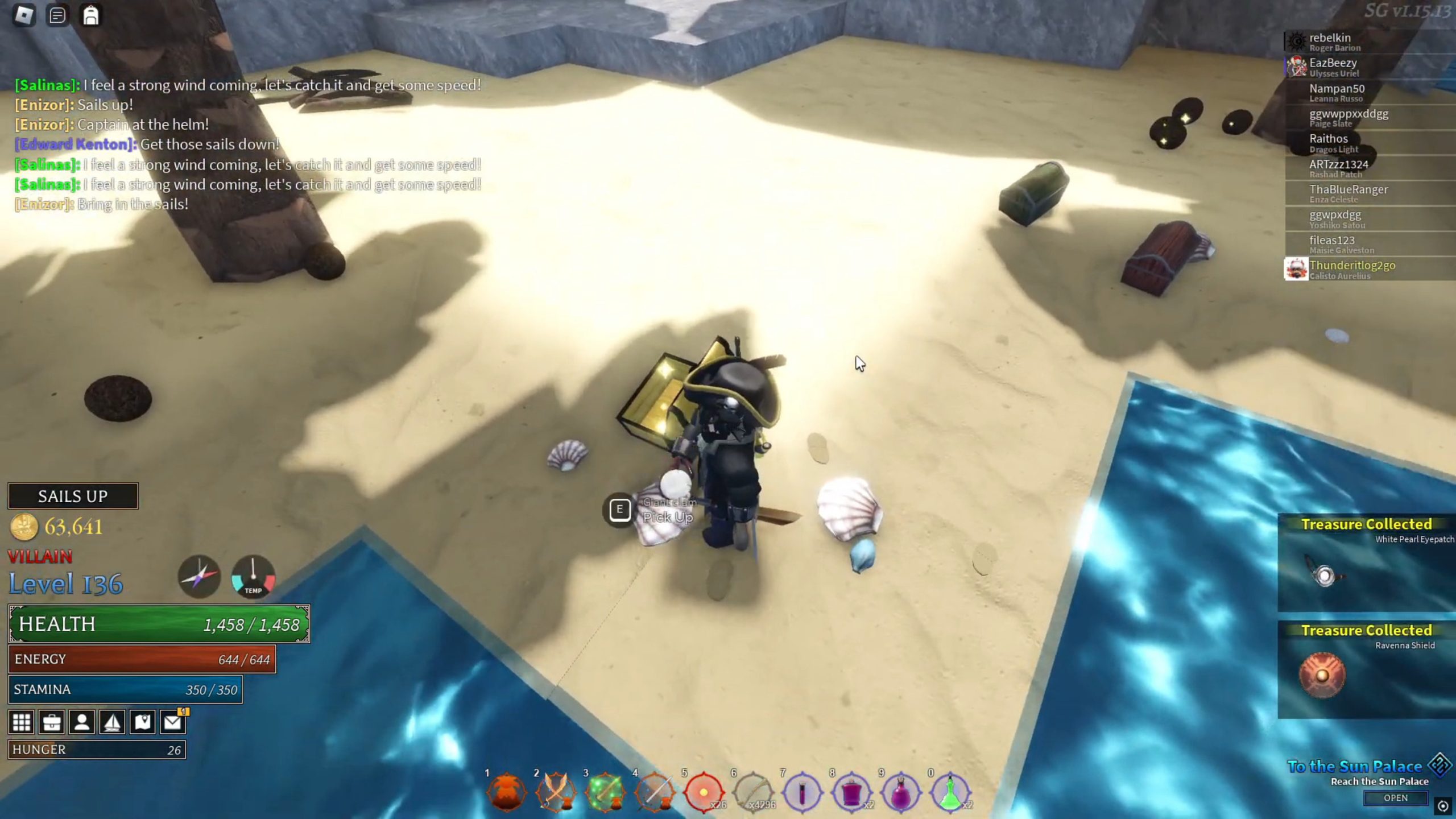Open the briefcase inventory button
The image size is (1456, 819).
point(52,722)
